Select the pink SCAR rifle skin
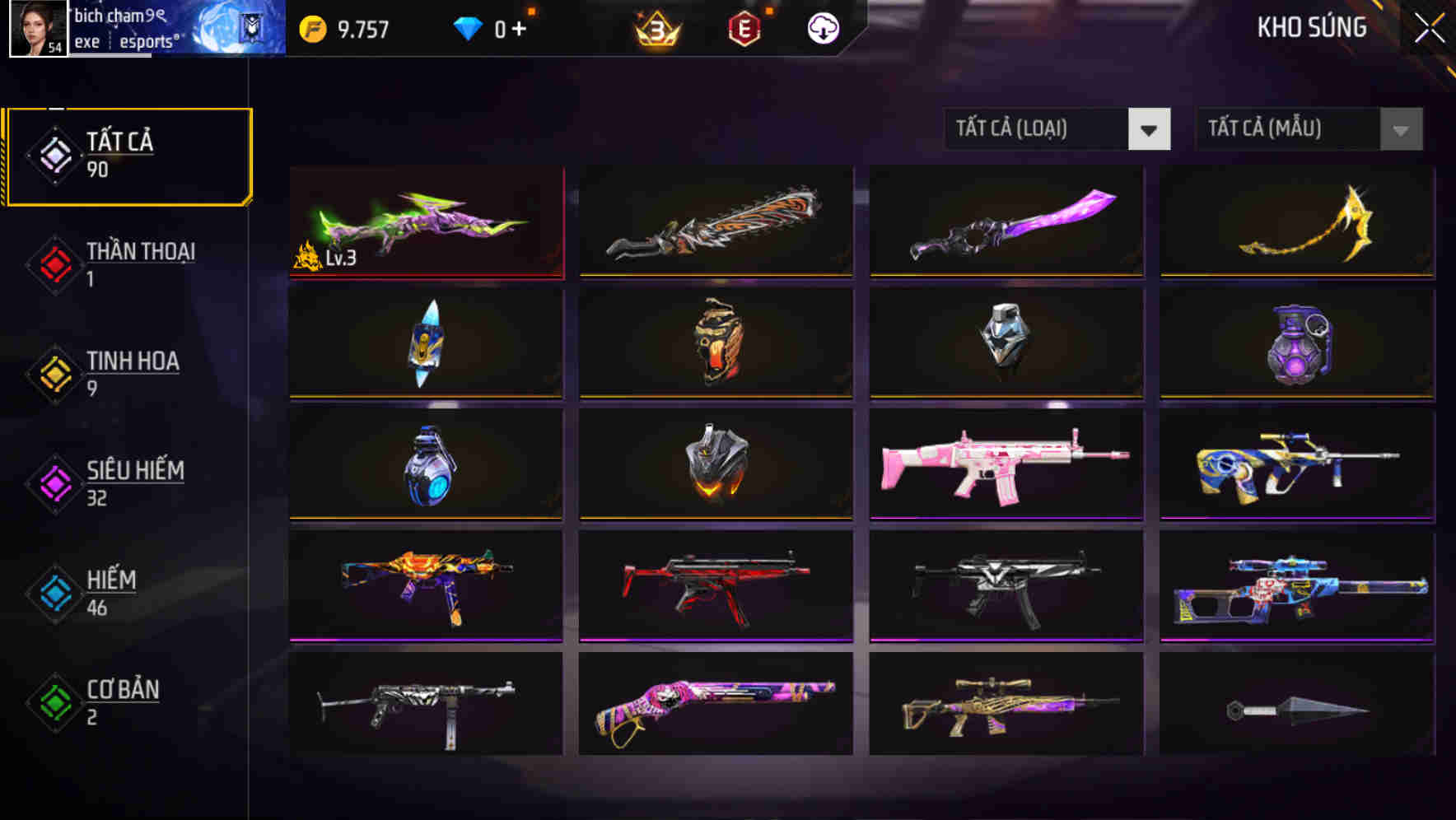 coord(1006,465)
